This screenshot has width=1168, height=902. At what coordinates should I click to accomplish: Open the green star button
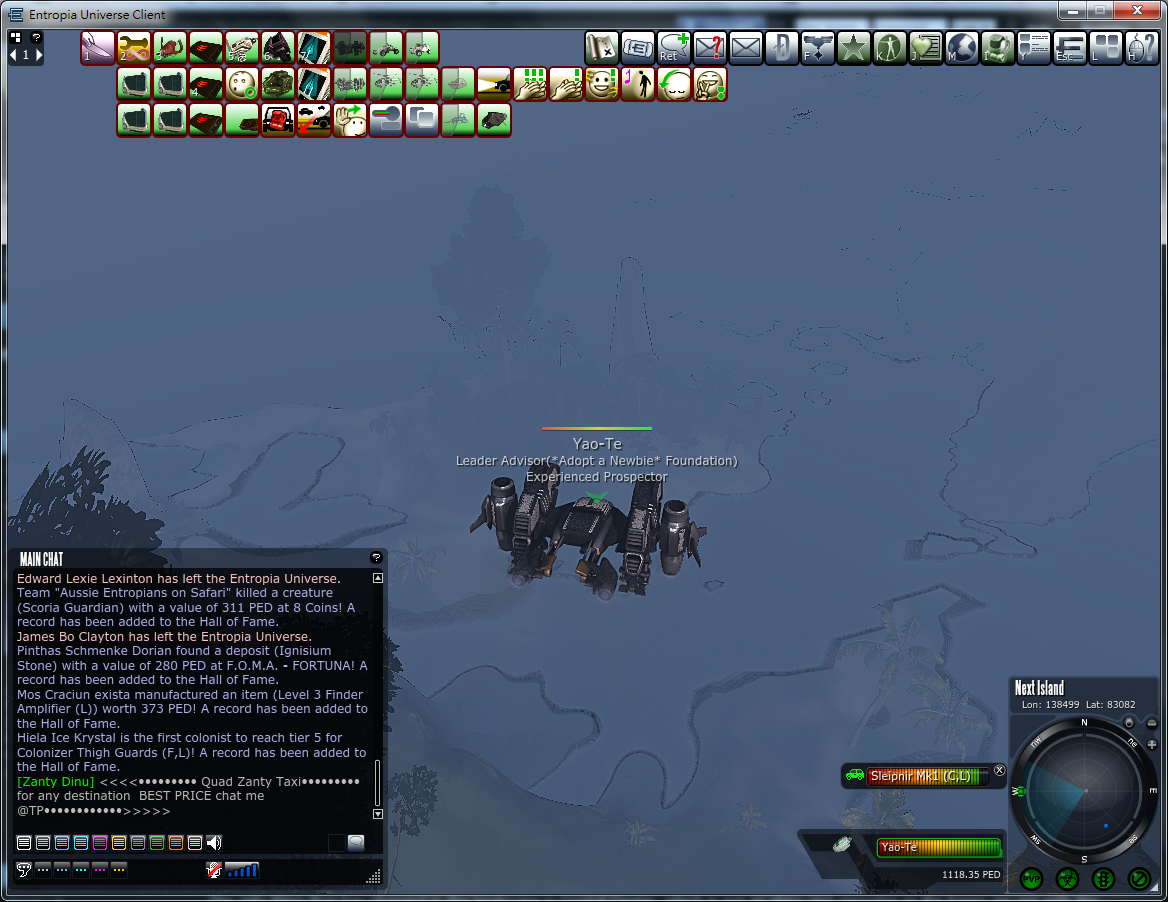(854, 47)
